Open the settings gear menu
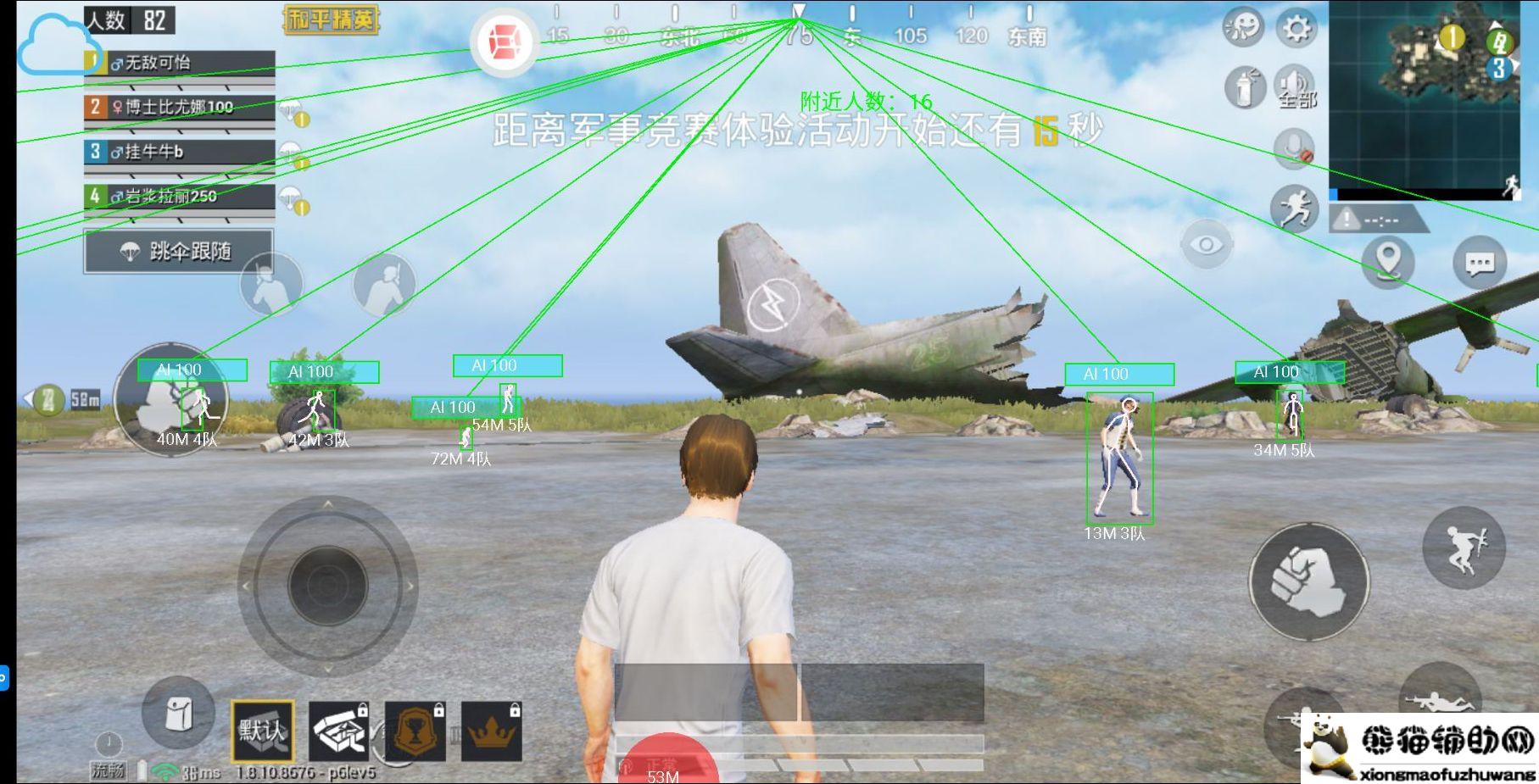This screenshot has height=784, width=1539. (1296, 30)
